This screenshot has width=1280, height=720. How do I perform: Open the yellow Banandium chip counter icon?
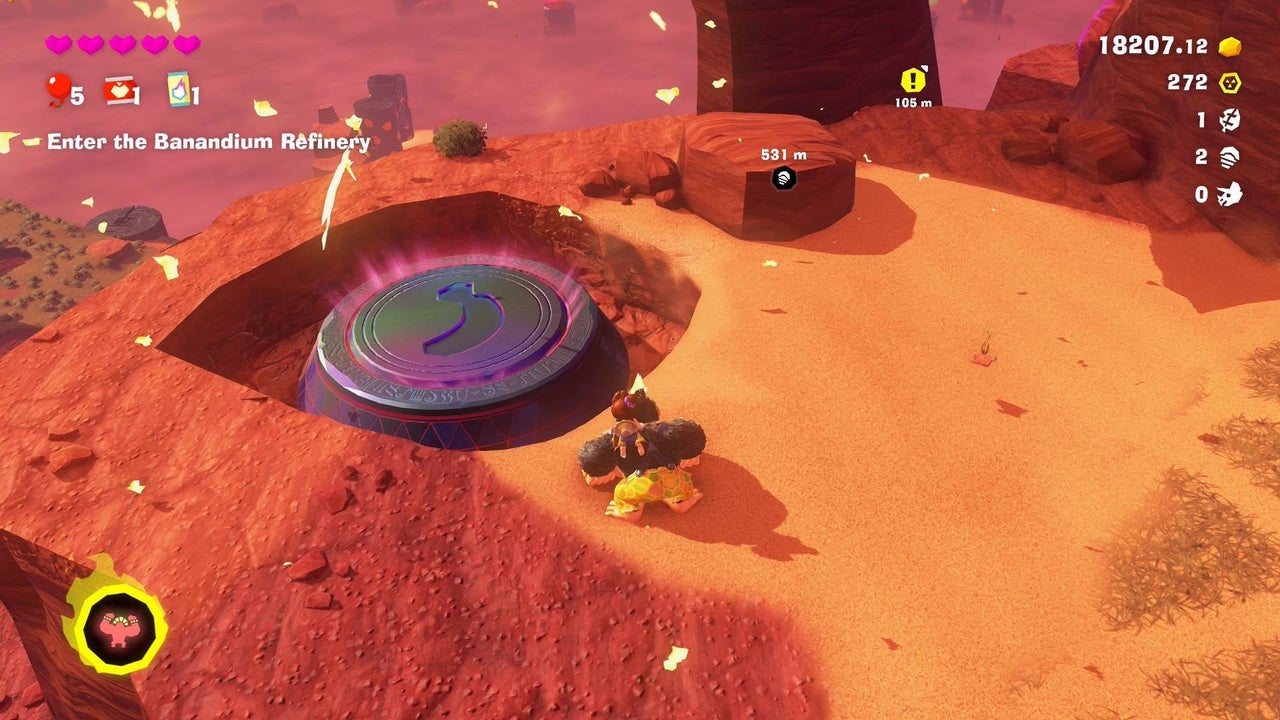tap(1230, 83)
